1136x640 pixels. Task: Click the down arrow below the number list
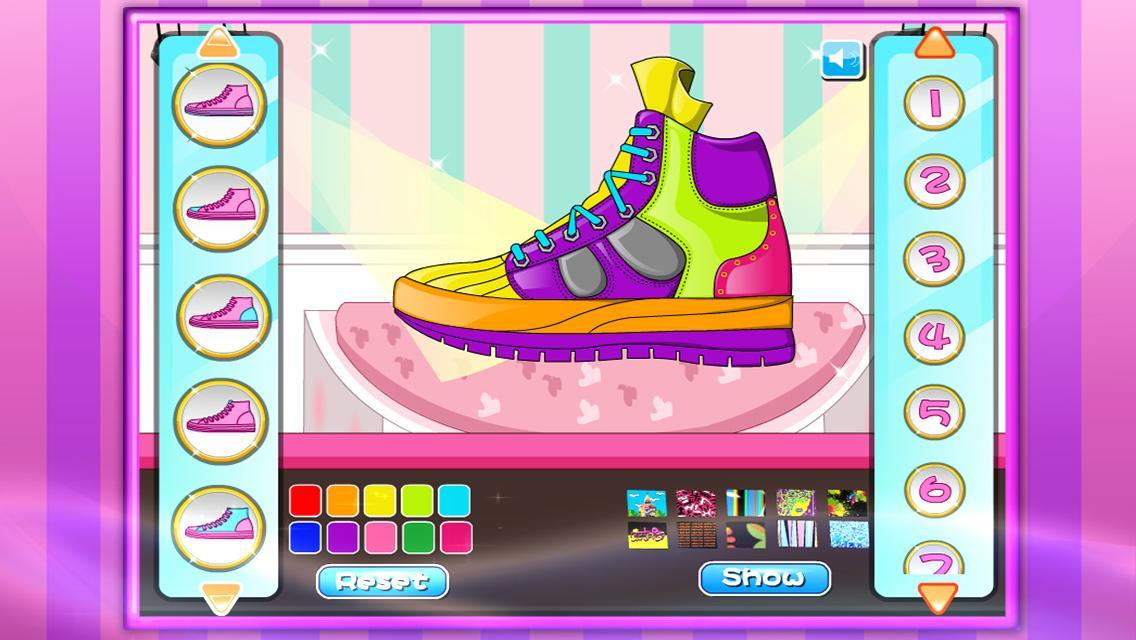[936, 597]
